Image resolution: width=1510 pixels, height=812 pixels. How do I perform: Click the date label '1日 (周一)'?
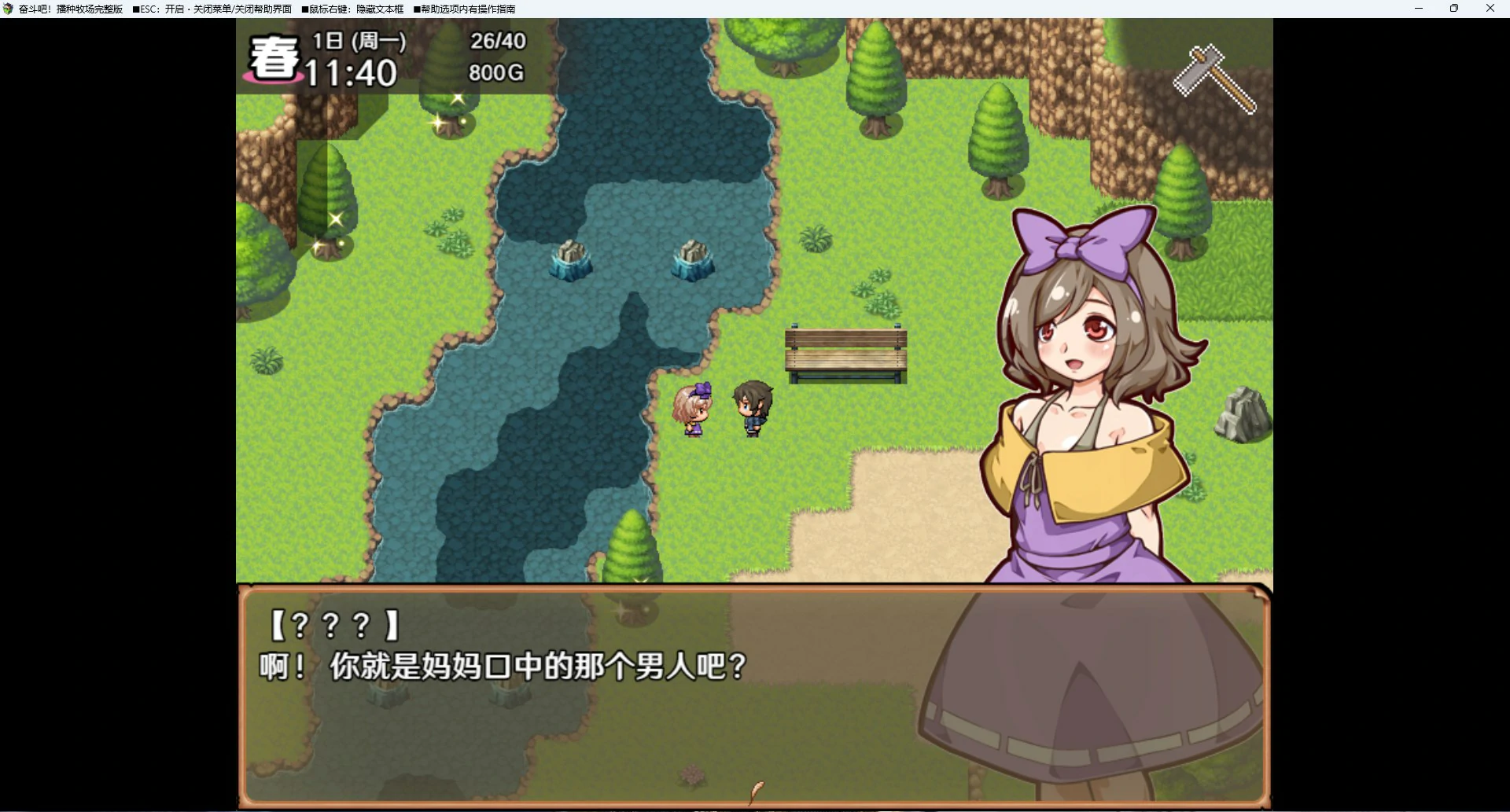point(358,41)
